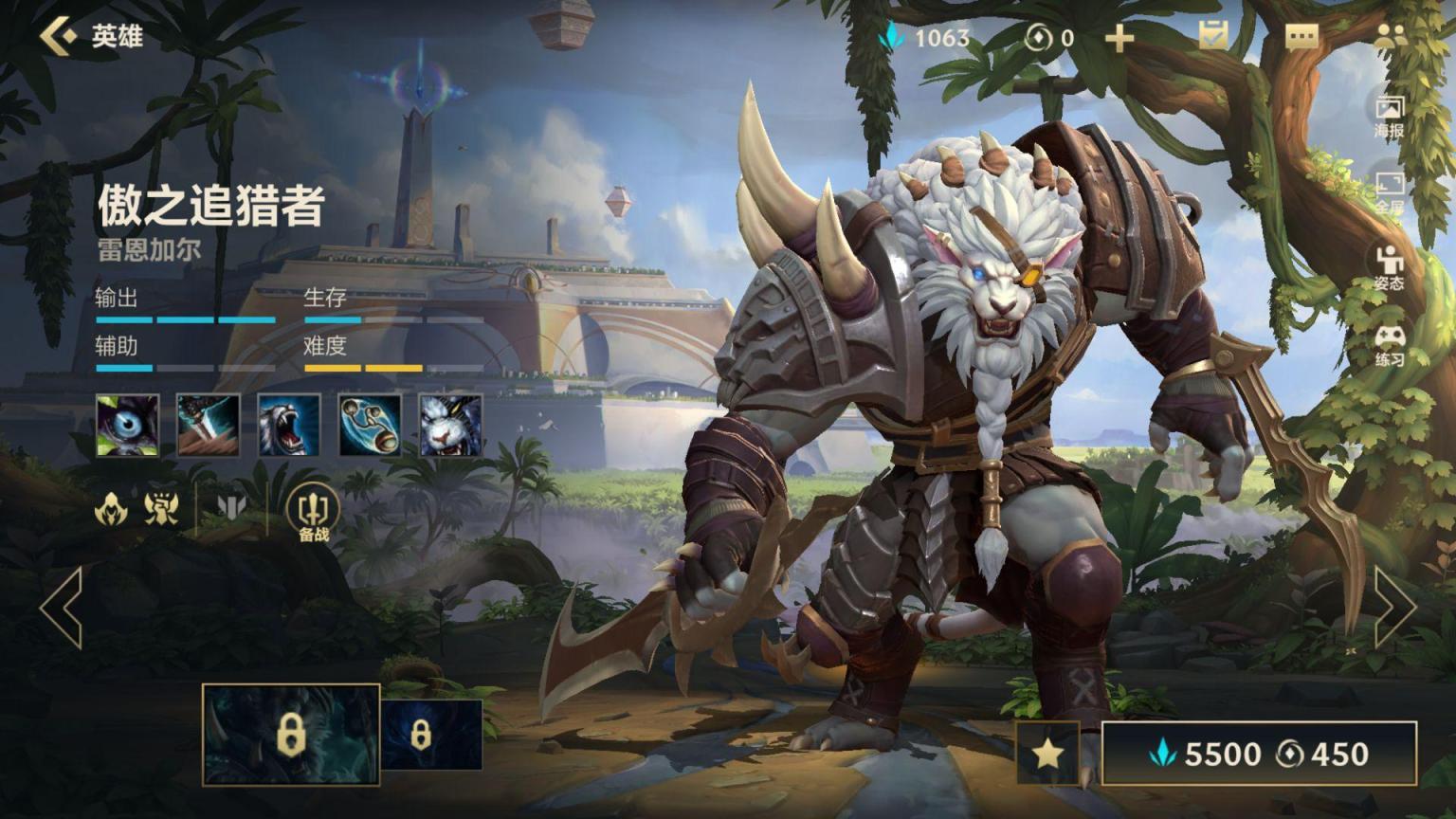Show the next hero with right arrow
This screenshot has height=819, width=1456.
pyautogui.click(x=1395, y=608)
